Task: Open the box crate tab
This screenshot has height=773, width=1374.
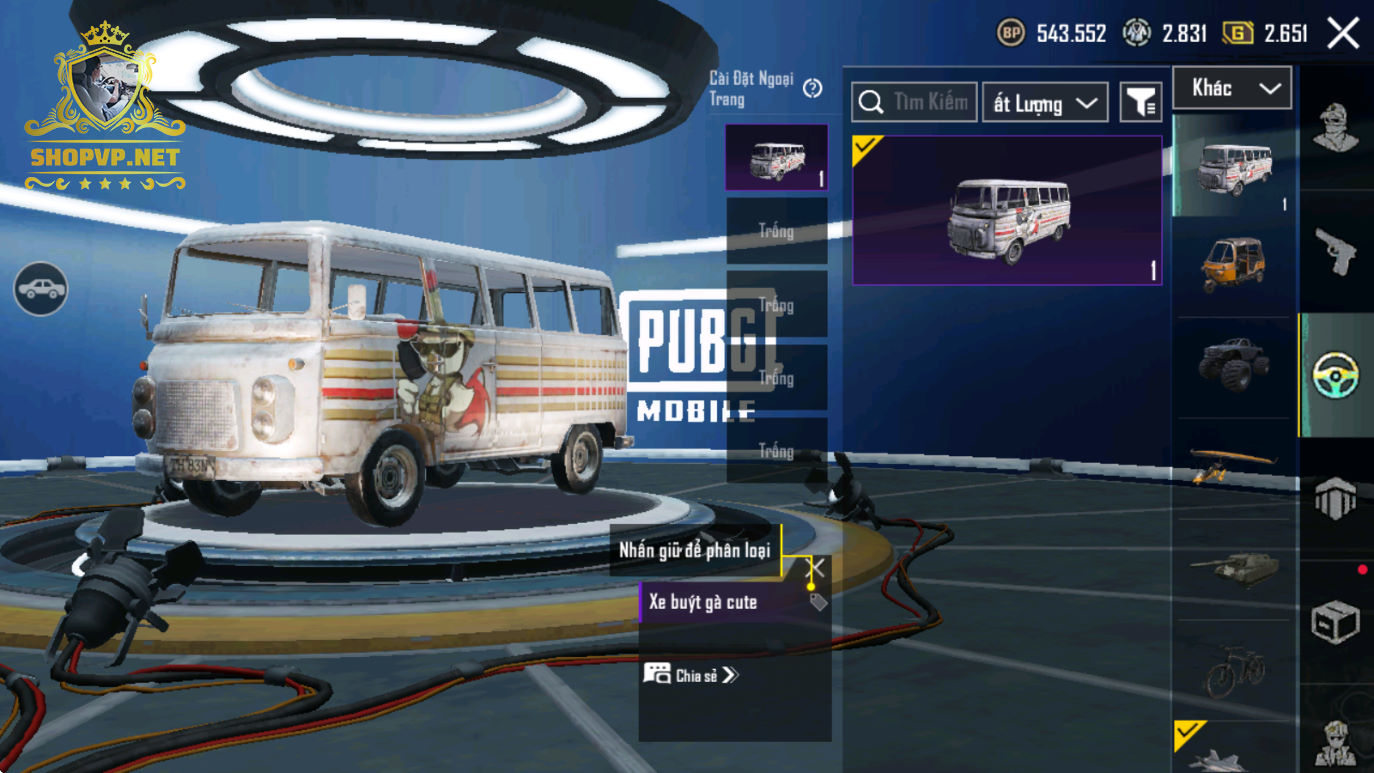Action: point(1336,621)
